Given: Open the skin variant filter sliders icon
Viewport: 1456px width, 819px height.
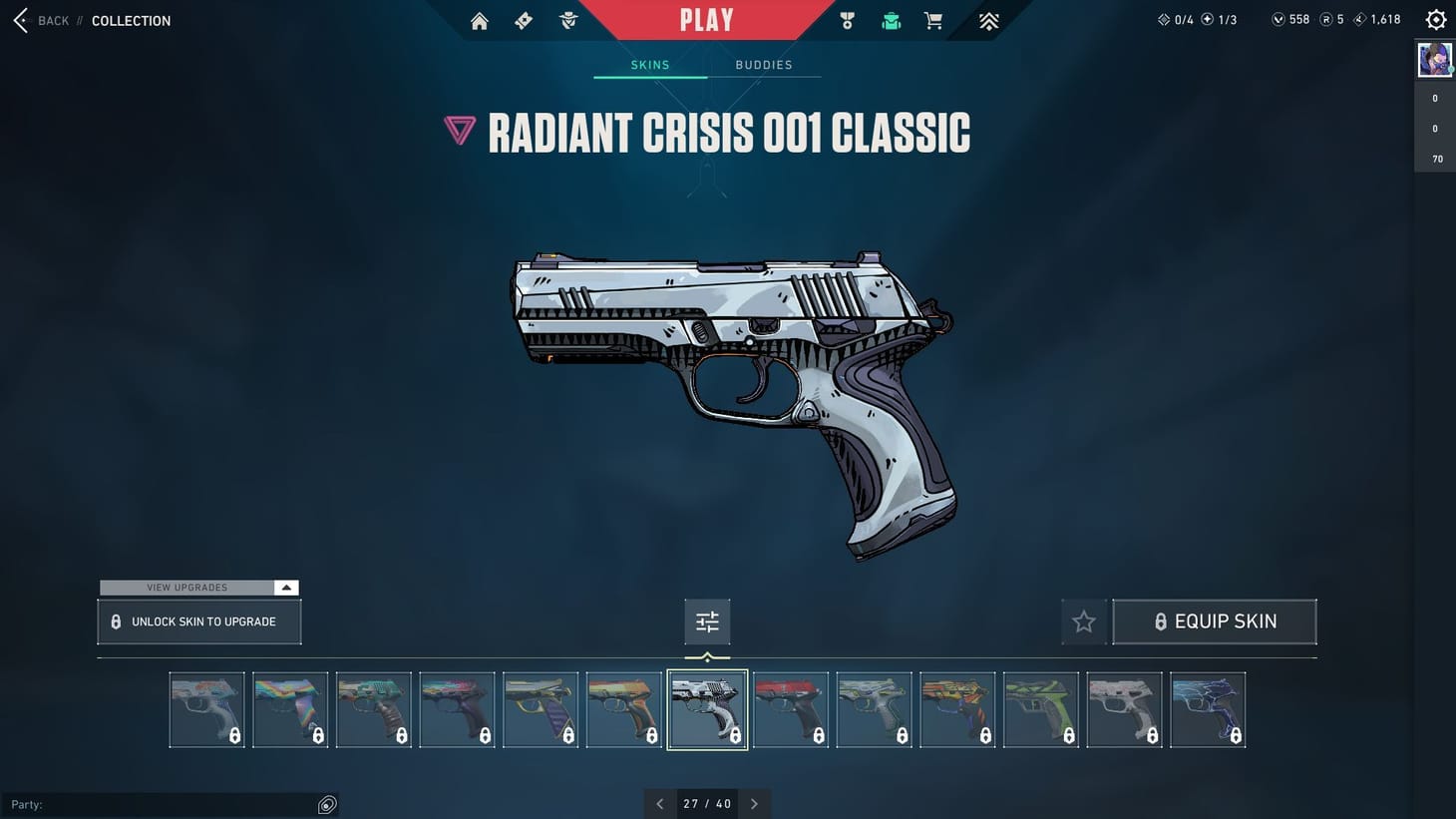Looking at the screenshot, I should (707, 620).
